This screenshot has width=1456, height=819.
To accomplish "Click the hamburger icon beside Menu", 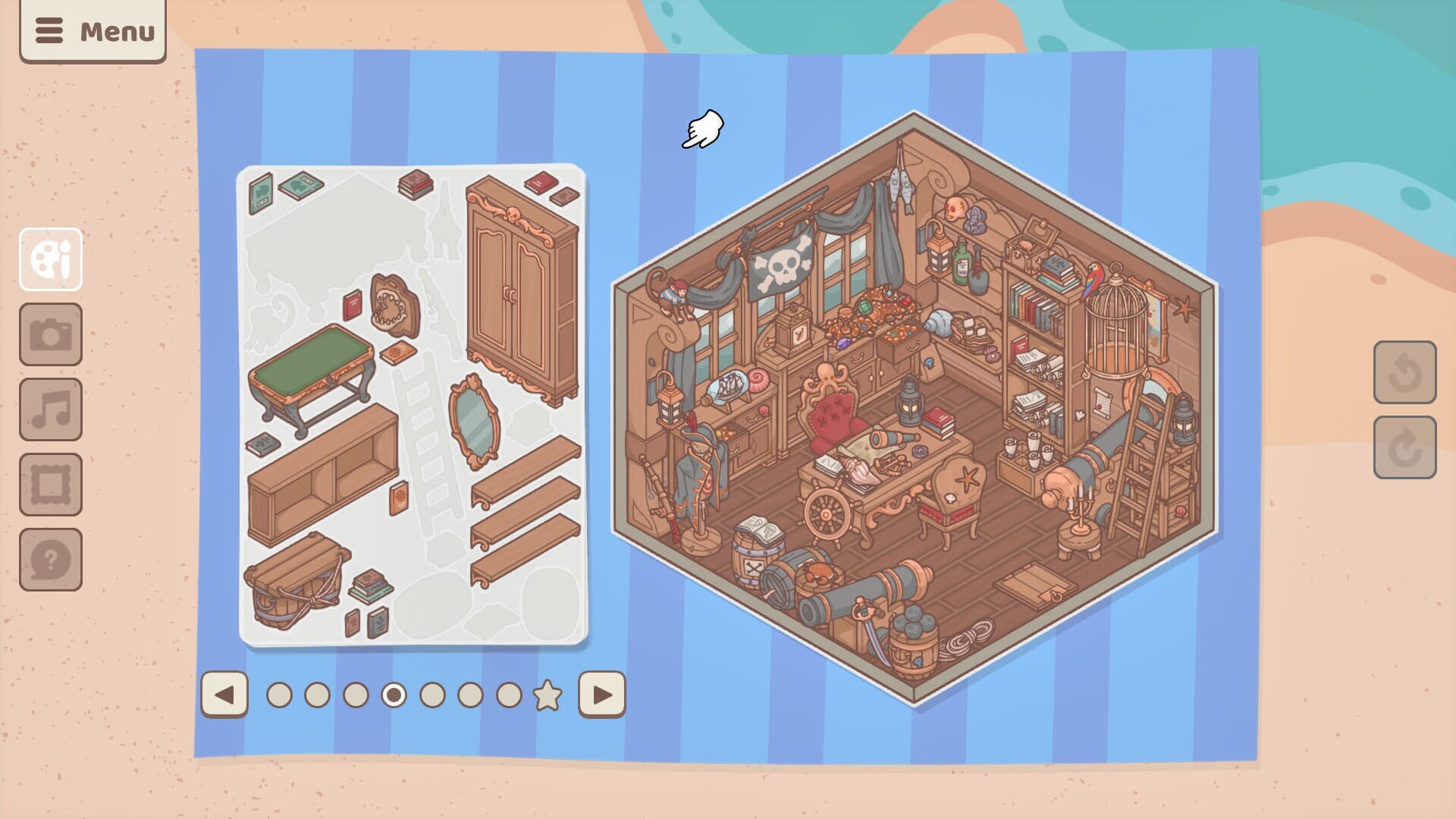I will tap(49, 32).
